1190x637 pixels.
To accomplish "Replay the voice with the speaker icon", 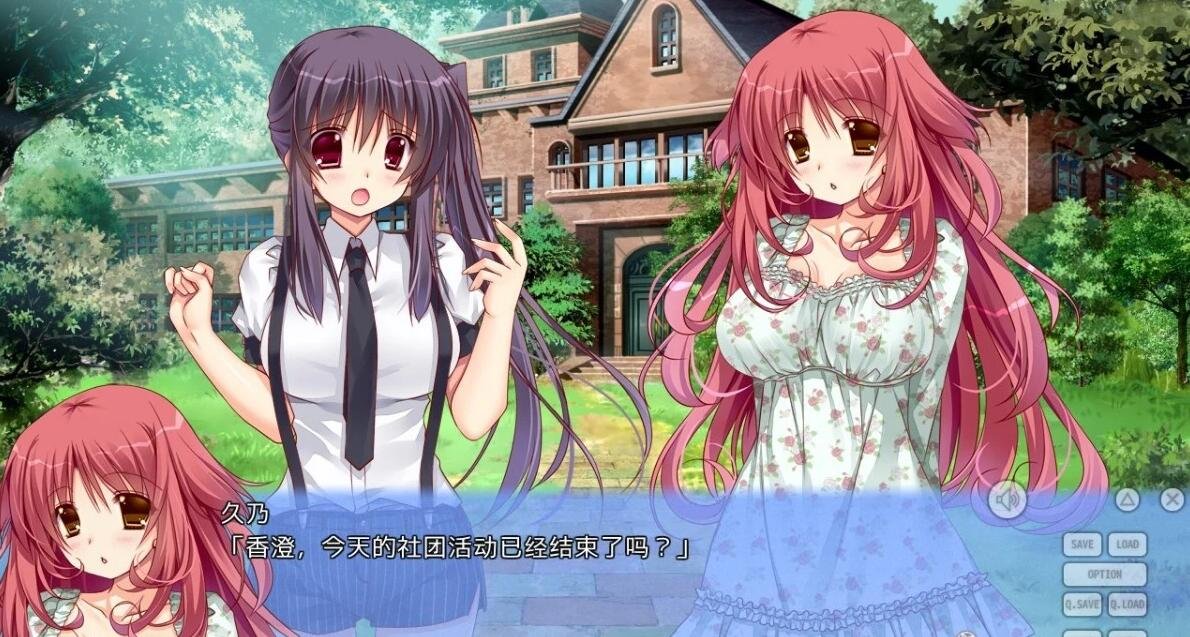I will (1007, 500).
